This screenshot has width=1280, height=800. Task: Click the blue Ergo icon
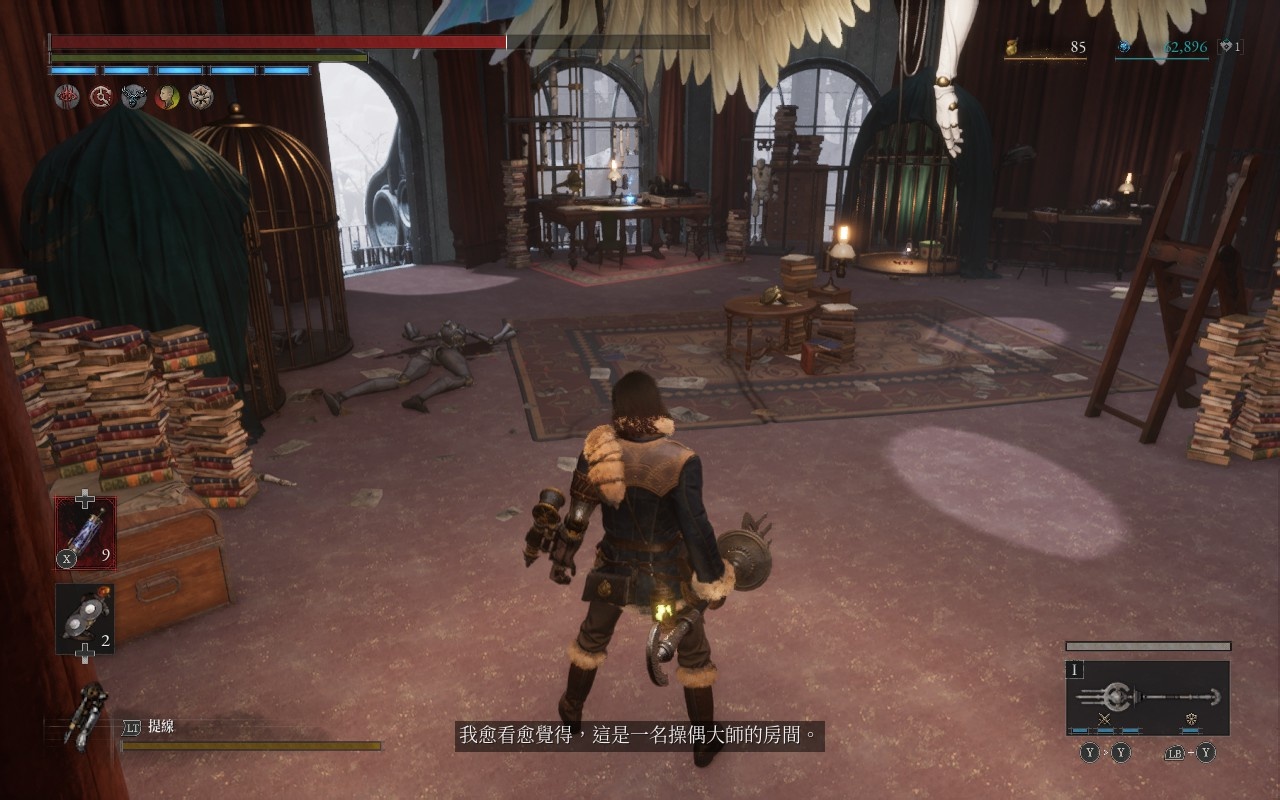(1124, 46)
